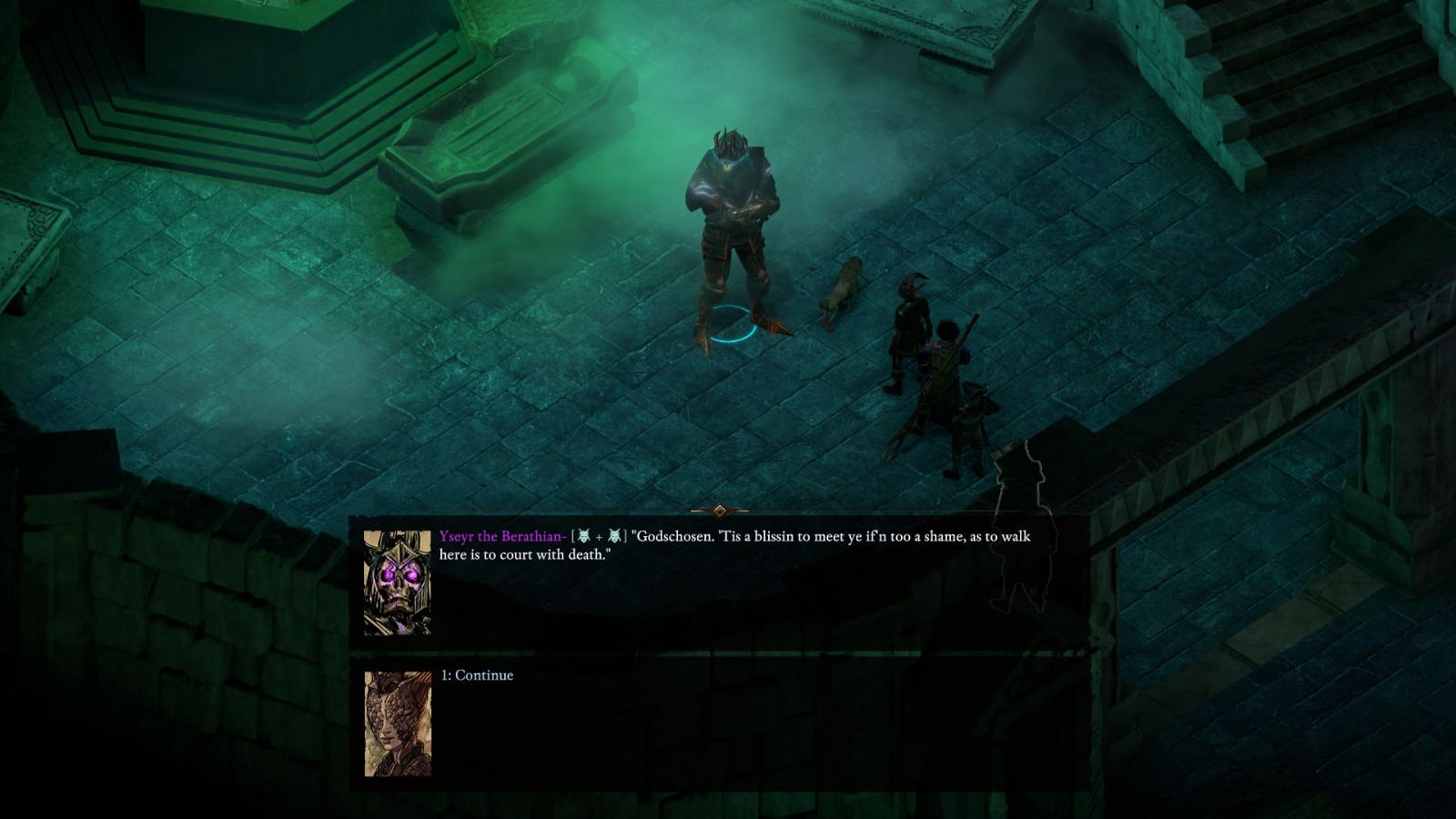Viewport: 1456px width, 819px height.
Task: Click Yseyr's glowing purple-eyed portrait
Action: point(398,582)
